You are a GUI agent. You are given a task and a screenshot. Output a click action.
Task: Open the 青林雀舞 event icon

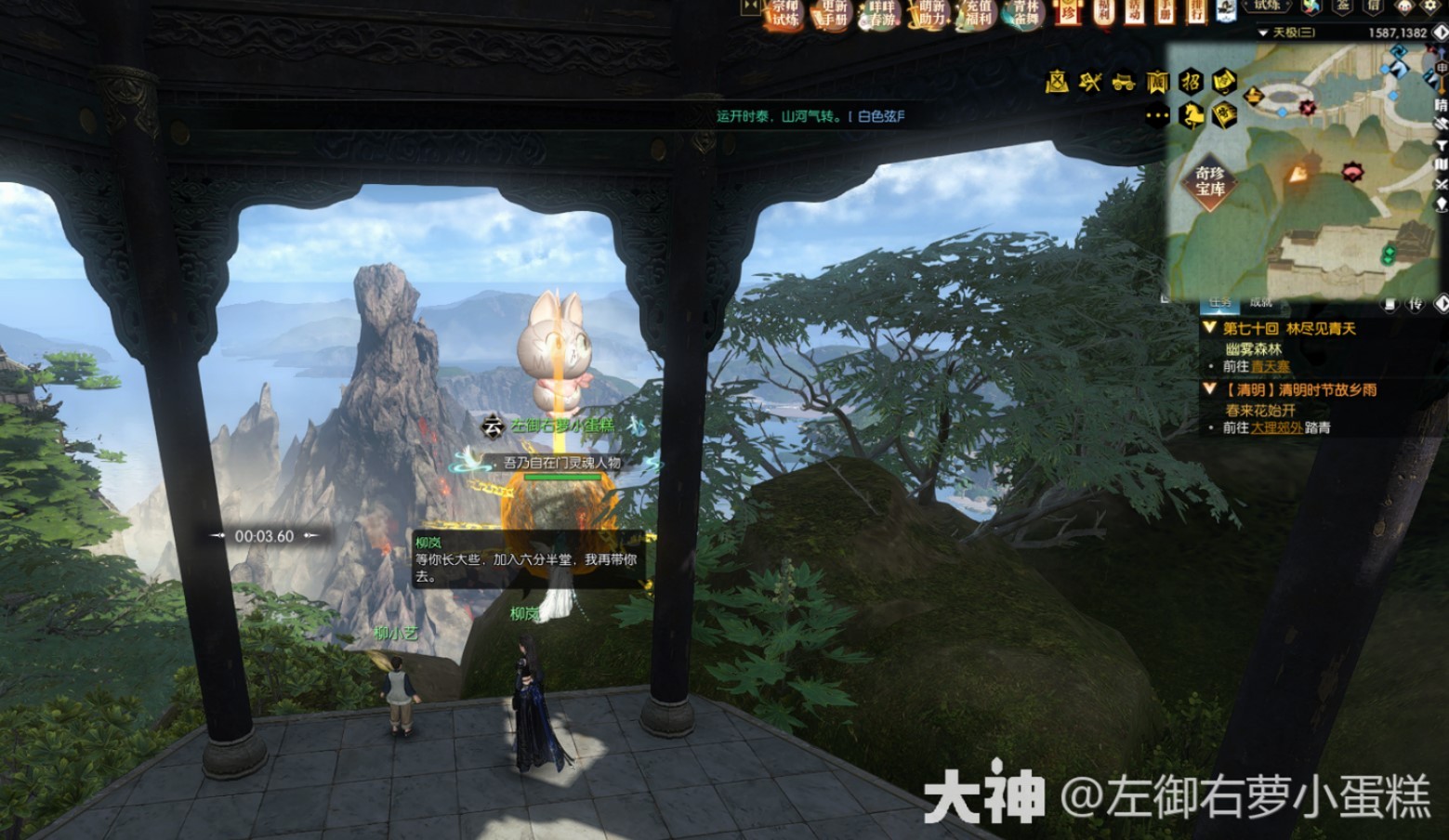tap(1026, 14)
